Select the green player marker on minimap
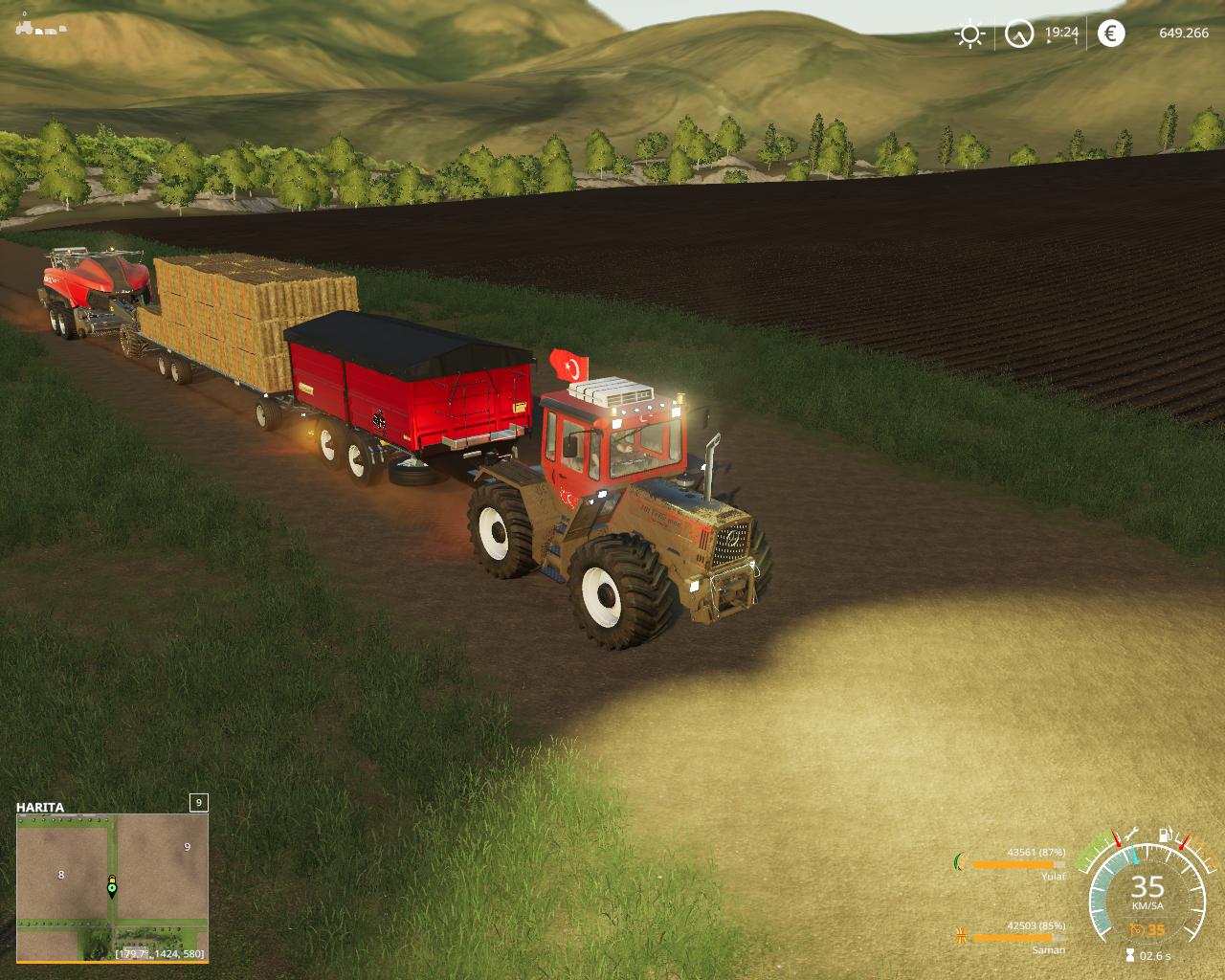Image resolution: width=1225 pixels, height=980 pixels. [x=112, y=888]
